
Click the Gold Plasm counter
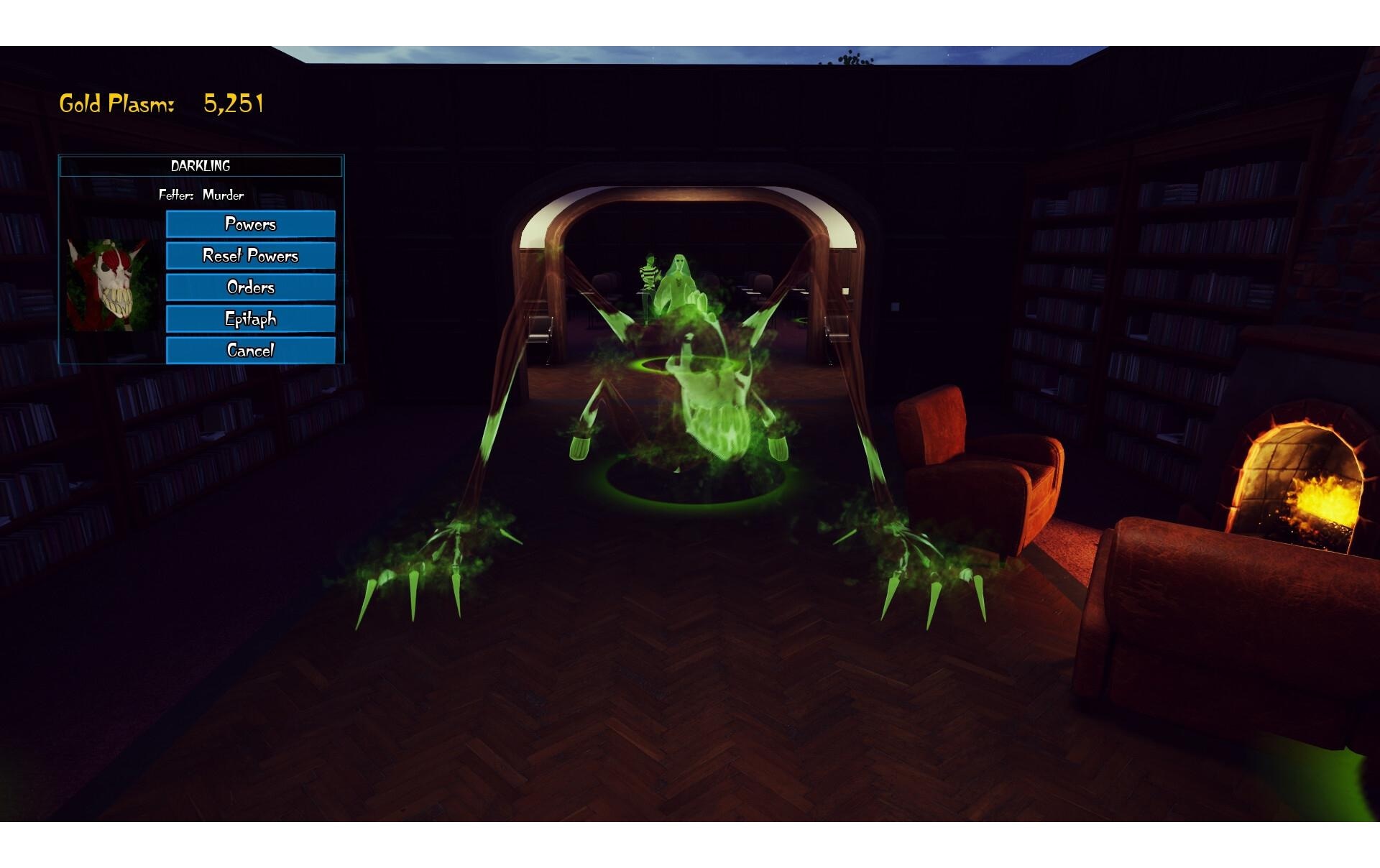[158, 103]
